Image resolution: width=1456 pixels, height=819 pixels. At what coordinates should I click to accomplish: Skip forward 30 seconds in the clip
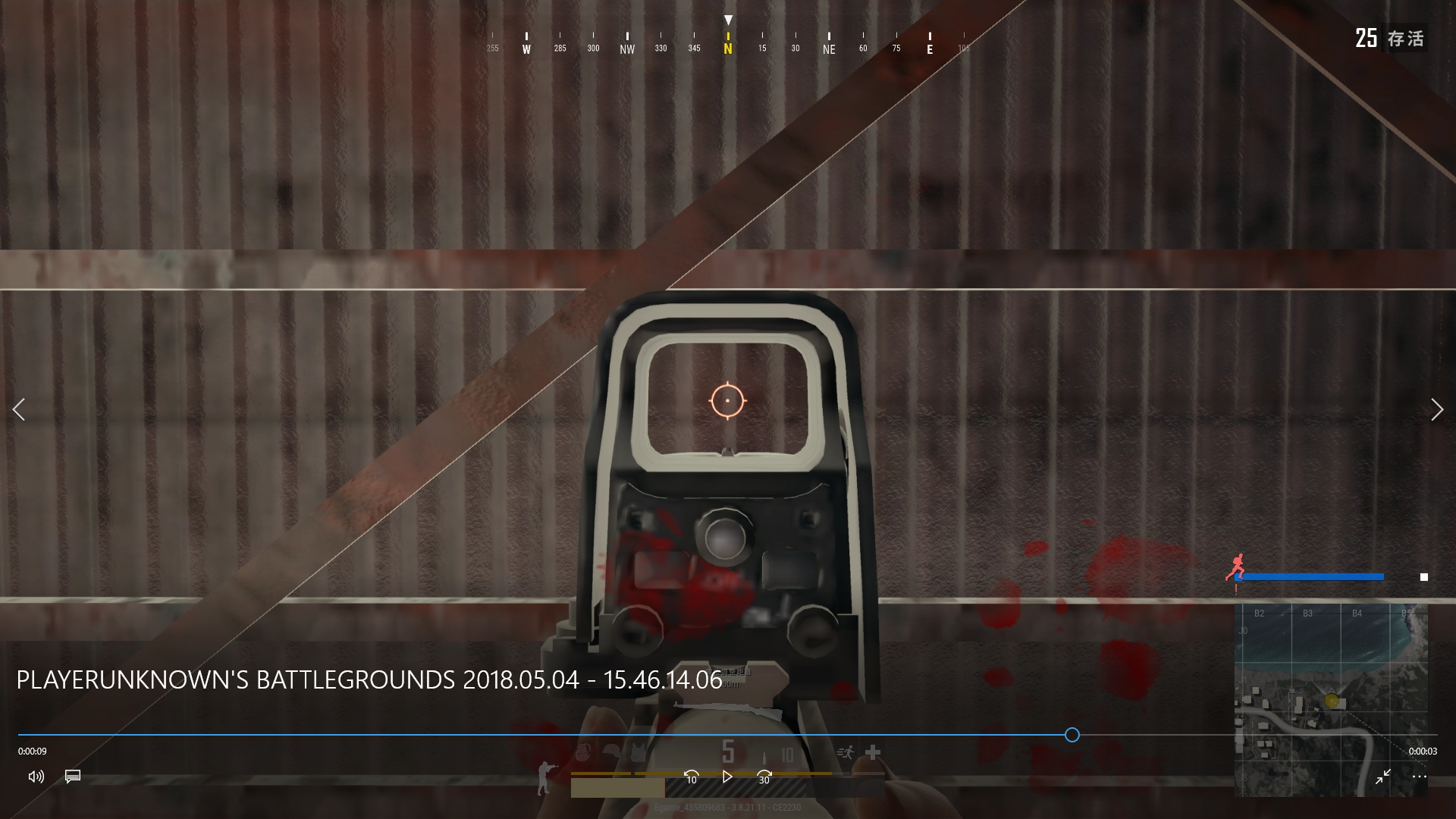coord(764,777)
